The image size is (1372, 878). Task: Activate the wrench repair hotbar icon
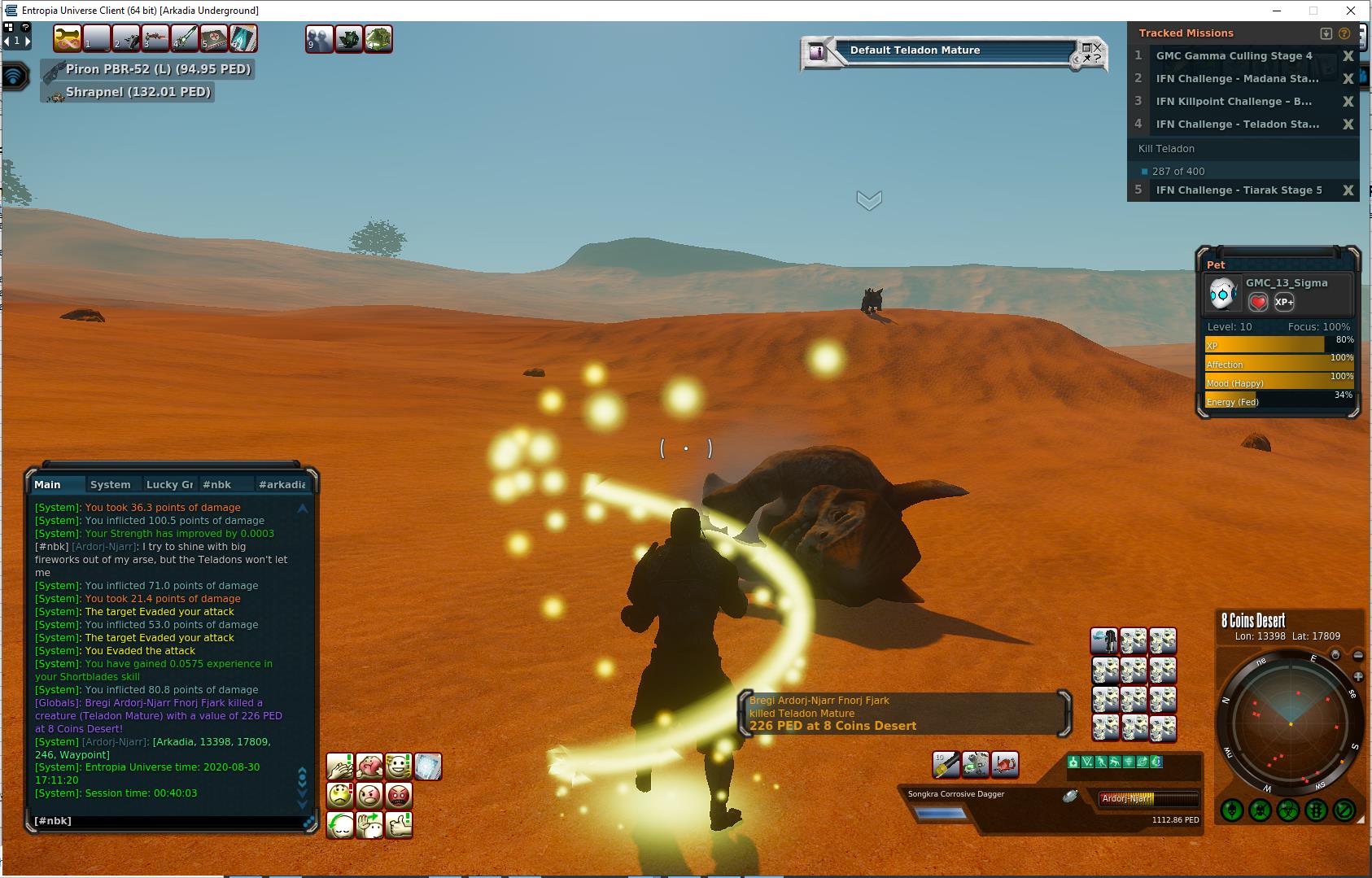tap(68, 38)
